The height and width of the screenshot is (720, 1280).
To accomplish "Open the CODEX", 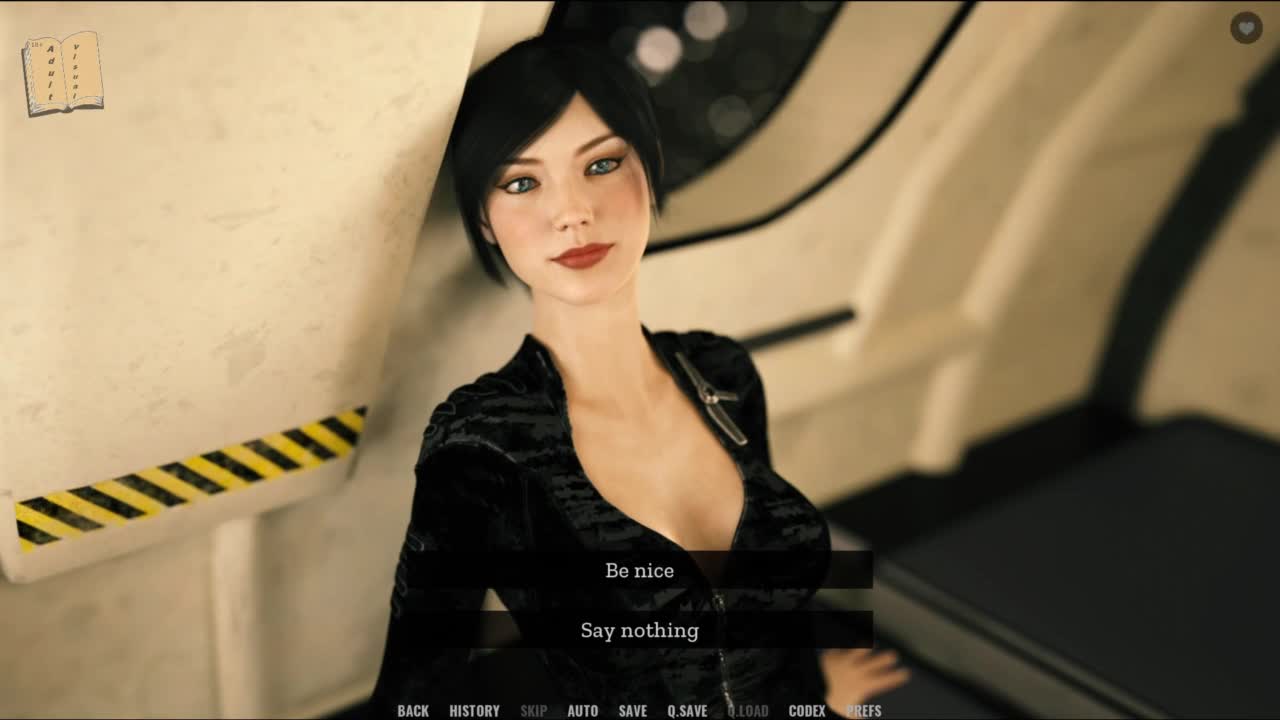I will [807, 710].
